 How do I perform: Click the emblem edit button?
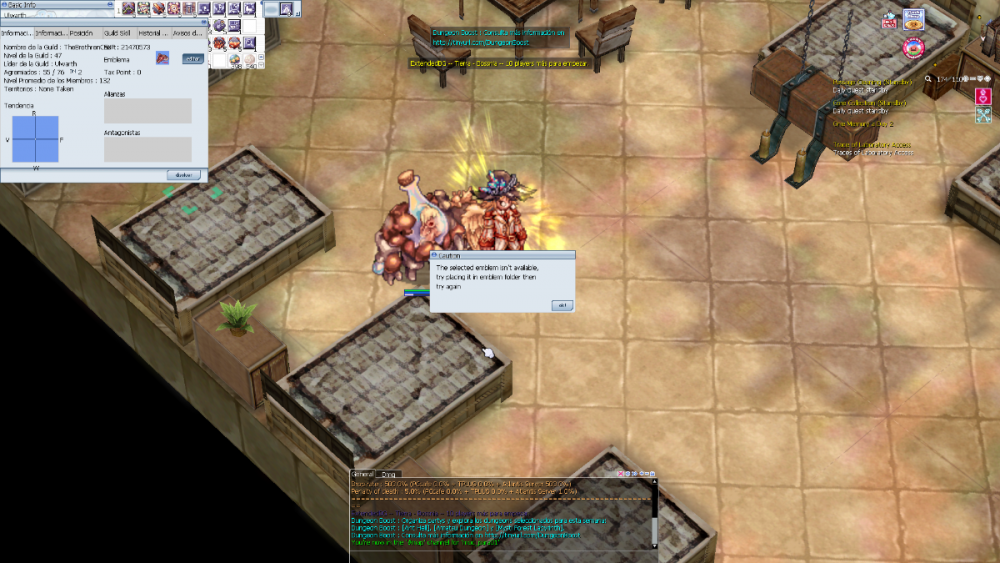click(x=191, y=59)
